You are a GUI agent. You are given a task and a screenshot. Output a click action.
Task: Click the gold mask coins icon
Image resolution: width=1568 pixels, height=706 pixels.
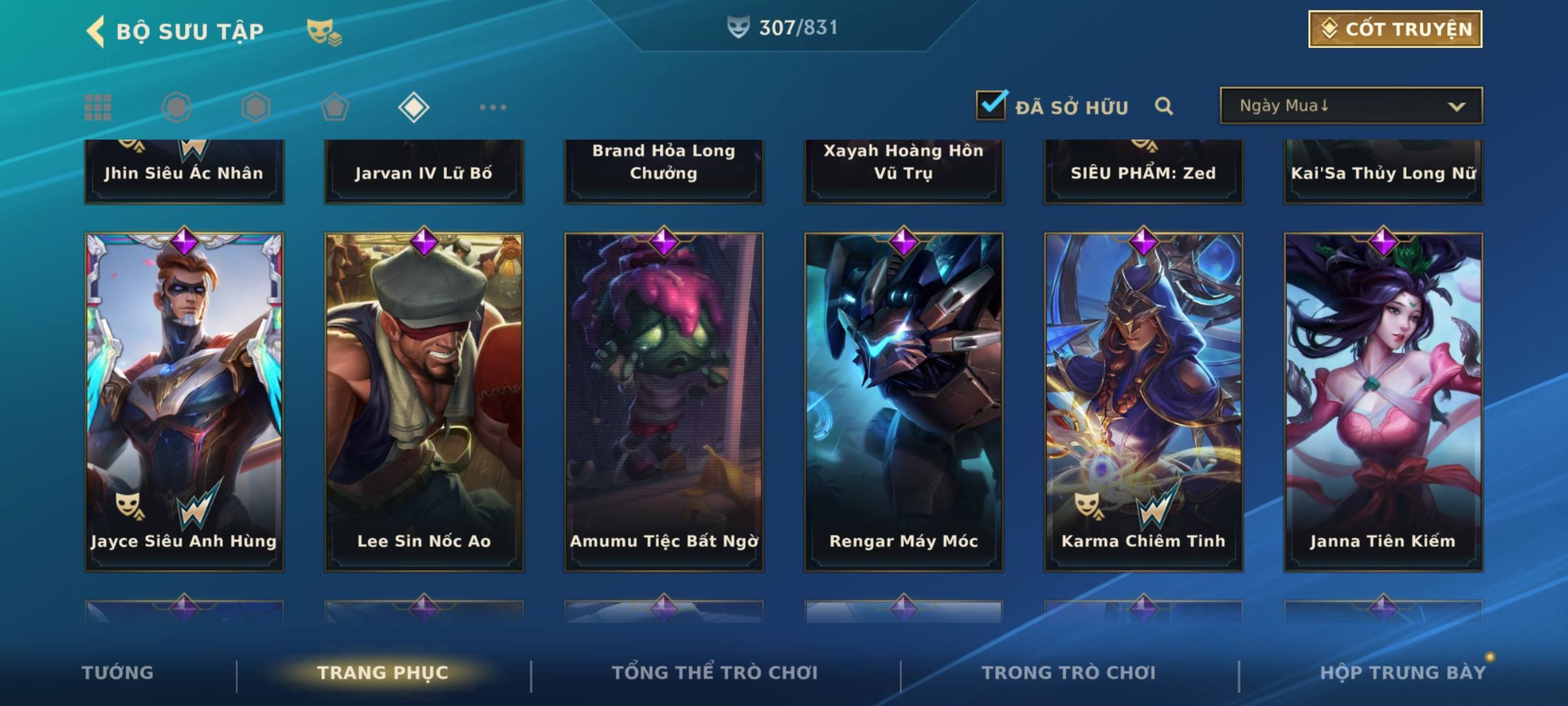[323, 32]
